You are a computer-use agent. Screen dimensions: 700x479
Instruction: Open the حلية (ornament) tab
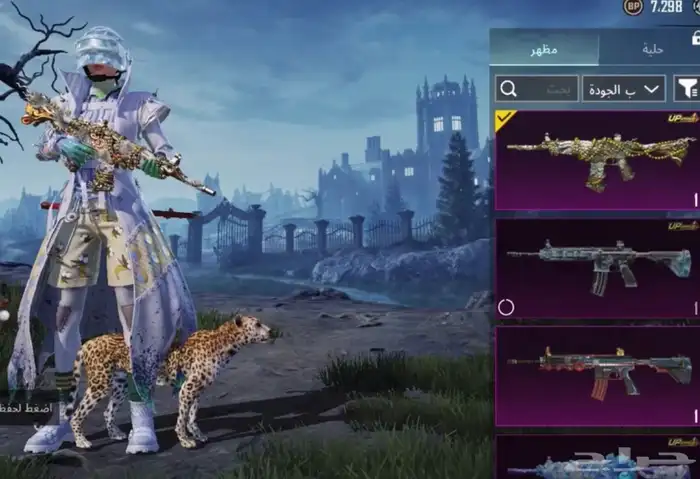click(x=650, y=49)
